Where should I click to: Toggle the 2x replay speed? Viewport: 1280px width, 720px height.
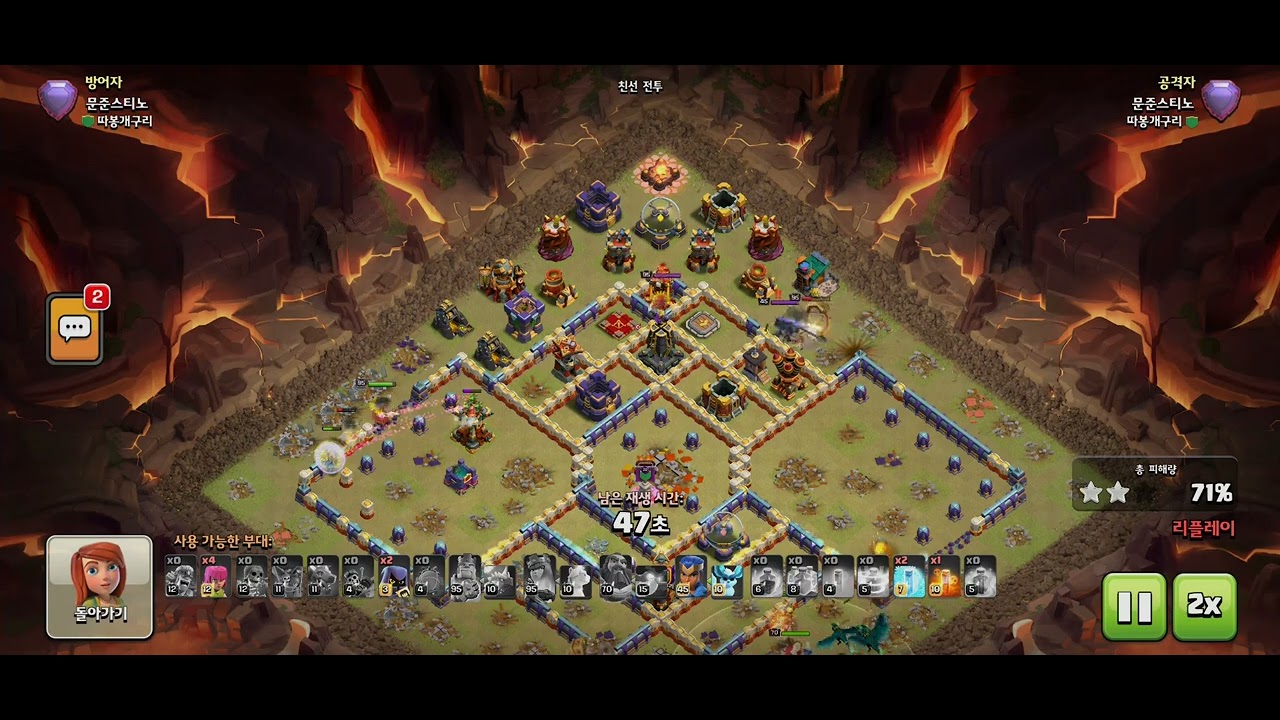click(x=1204, y=606)
